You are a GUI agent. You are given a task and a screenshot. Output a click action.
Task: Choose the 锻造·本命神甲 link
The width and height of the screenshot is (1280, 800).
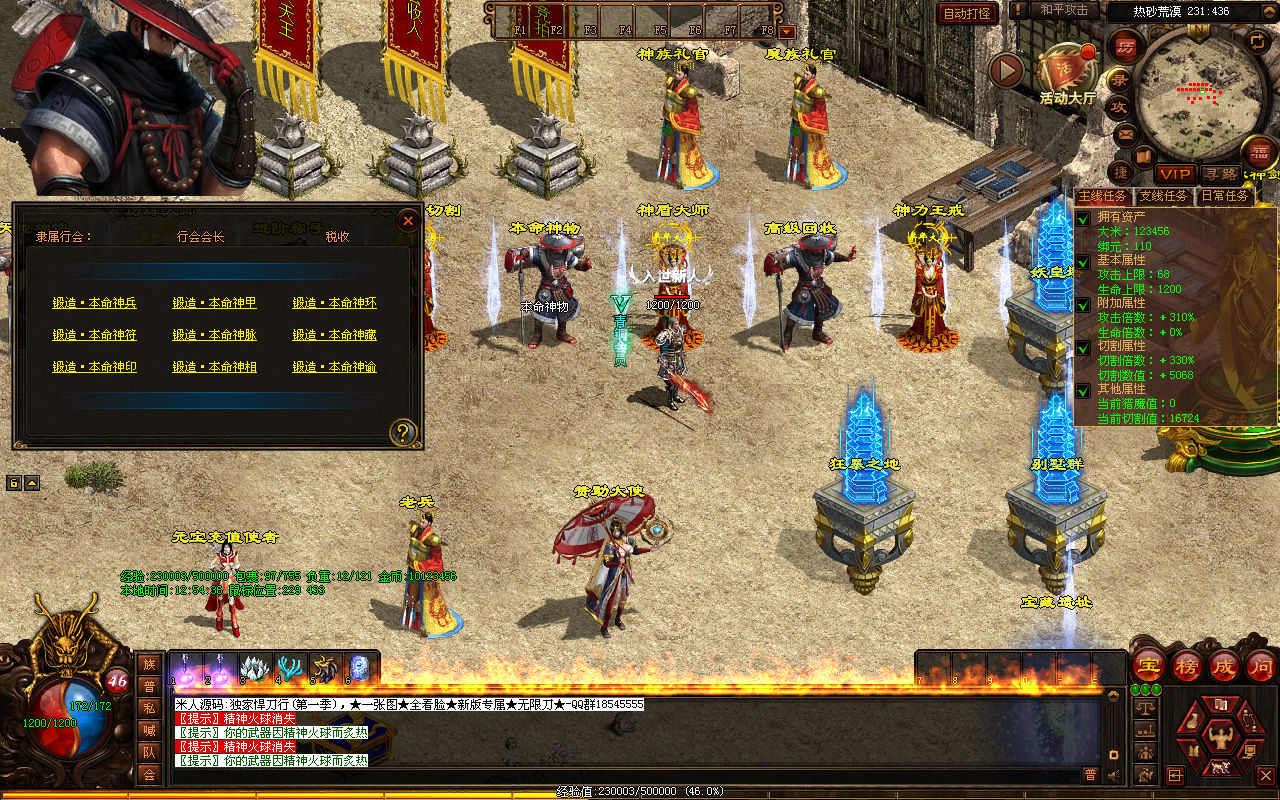tap(214, 303)
